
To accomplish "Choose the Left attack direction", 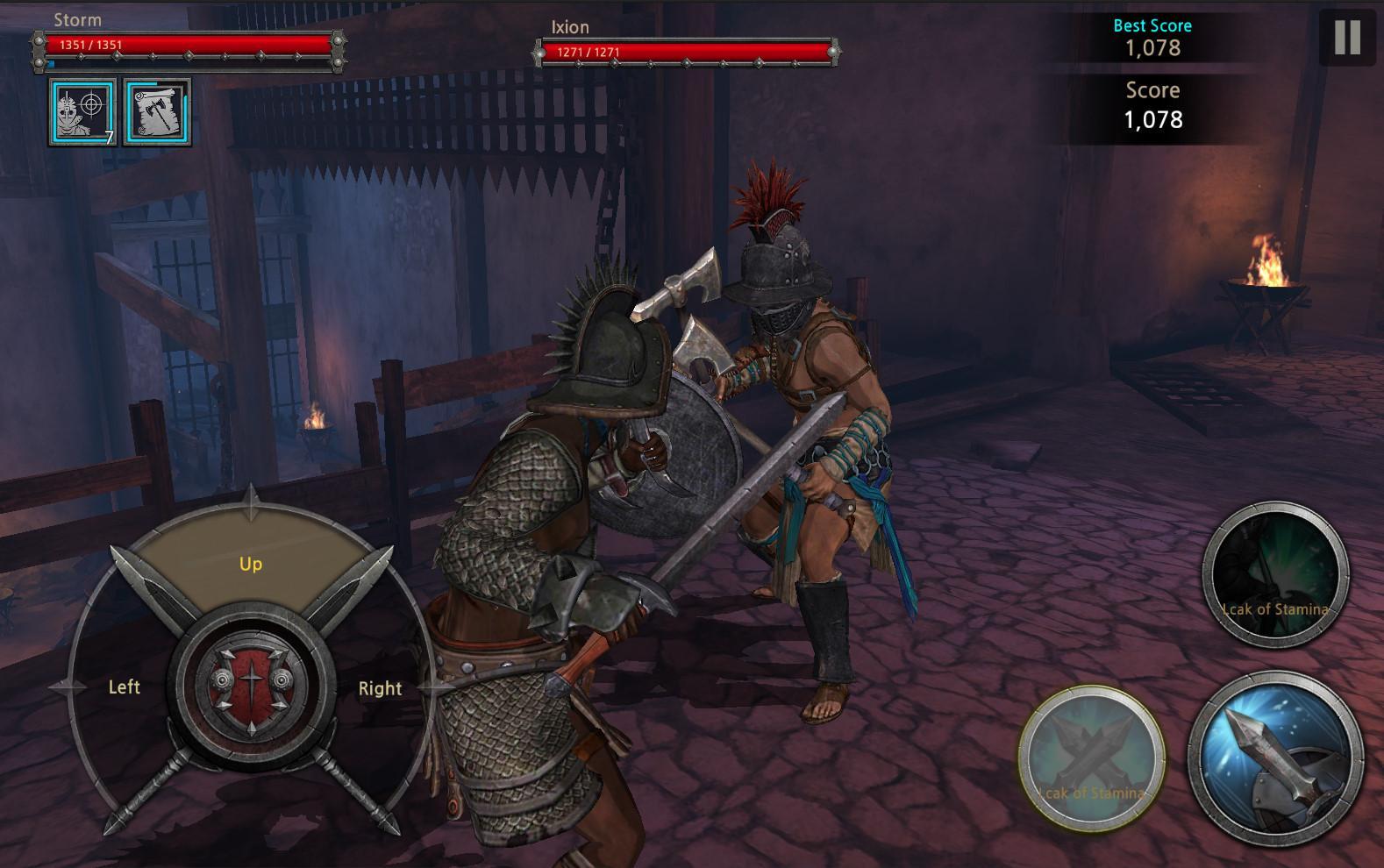I will click(x=124, y=687).
